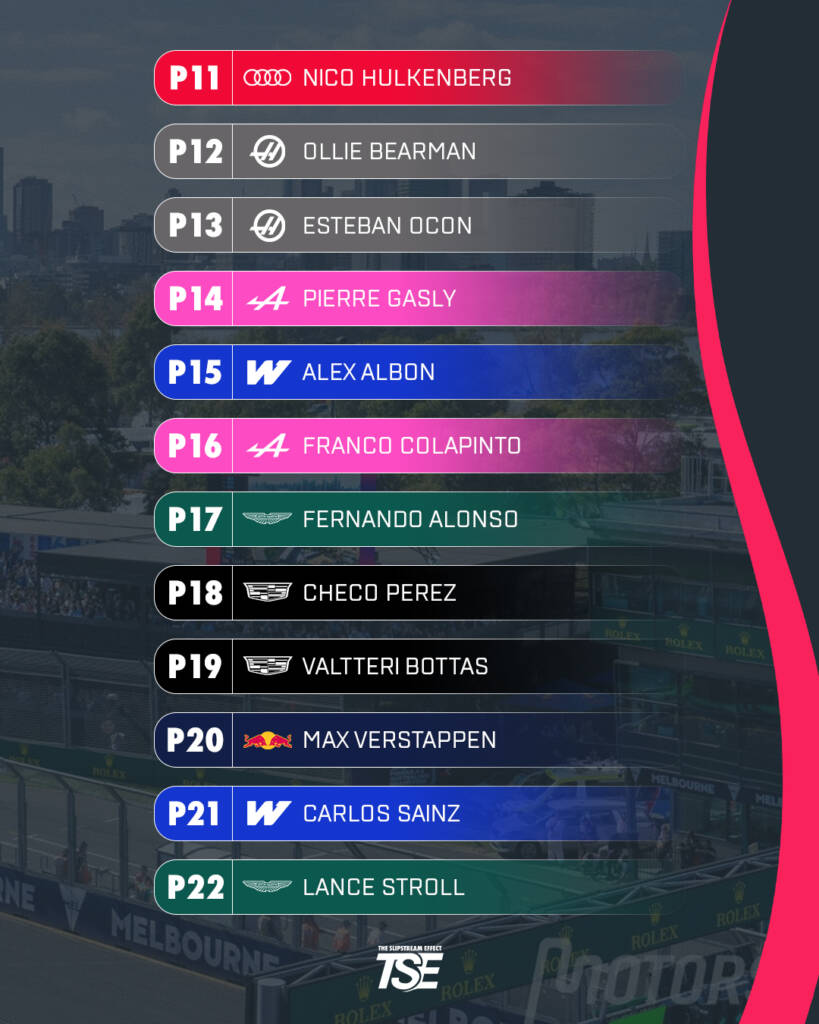The width and height of the screenshot is (819, 1024).
Task: Choose Ollie Bearman's P12 row
Action: (420, 151)
